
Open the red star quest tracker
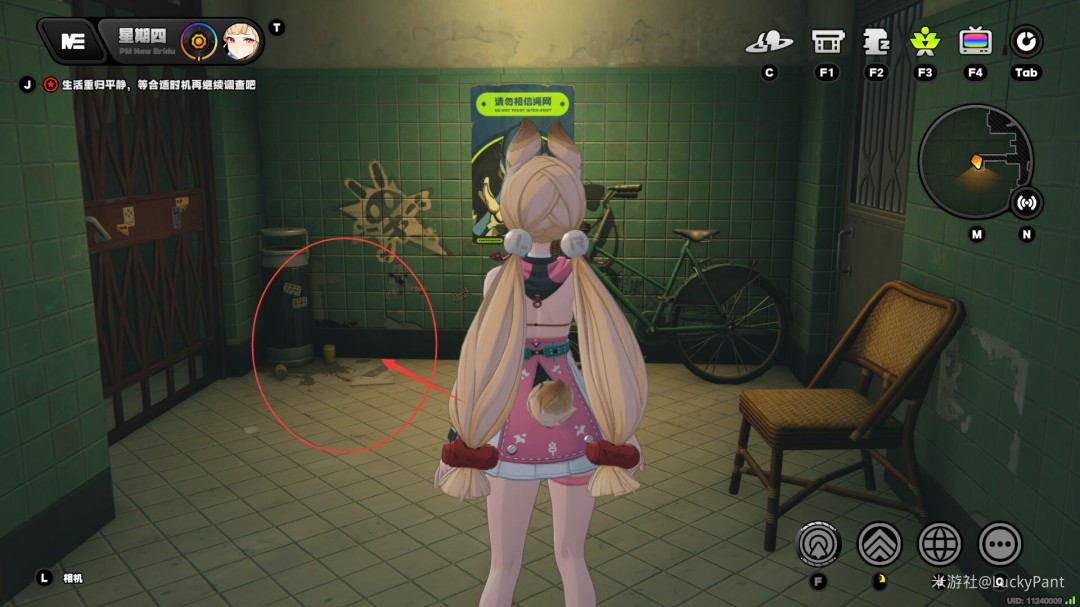tap(51, 85)
